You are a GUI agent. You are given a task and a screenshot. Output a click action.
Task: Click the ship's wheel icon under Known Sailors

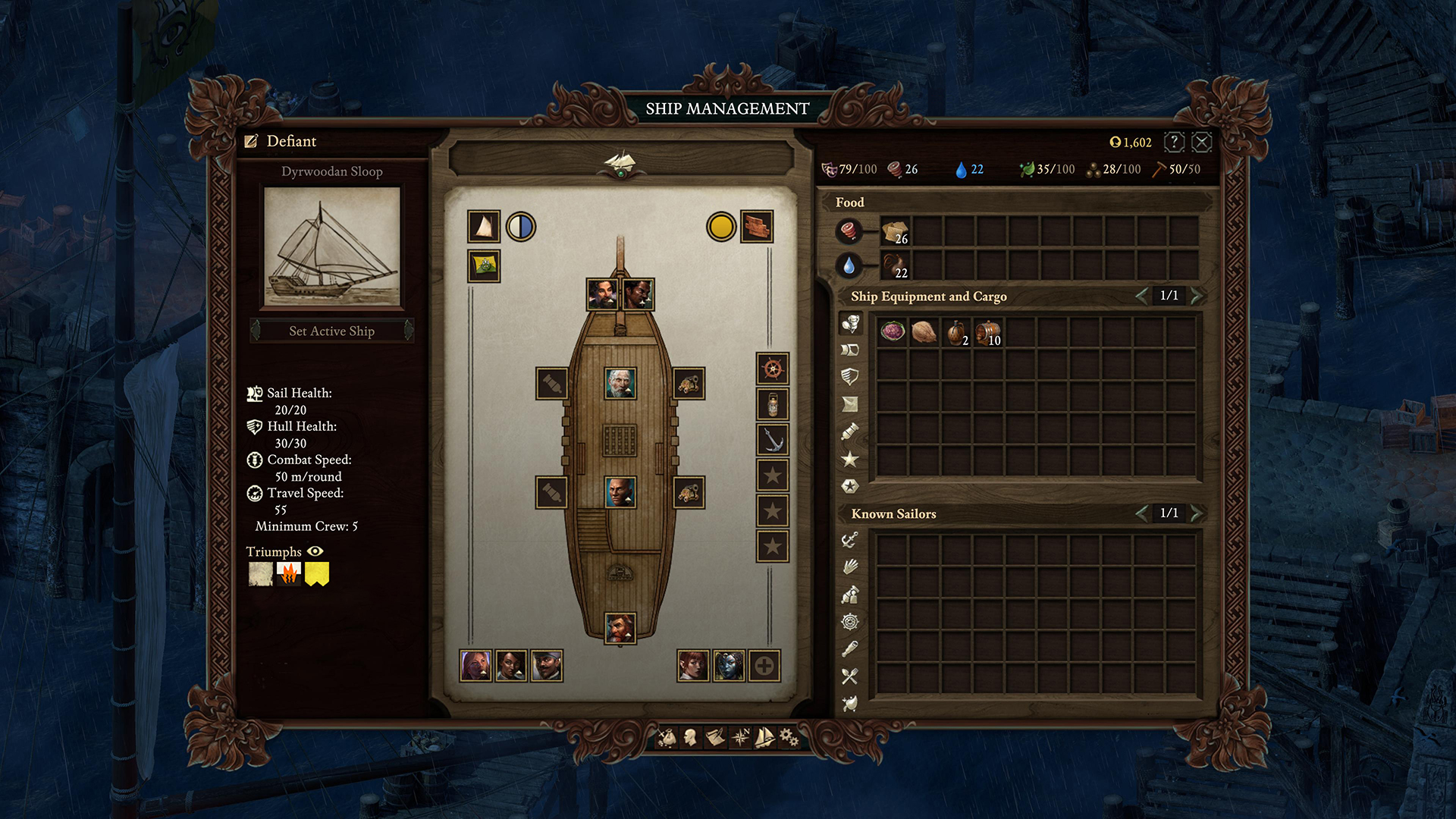(x=852, y=623)
